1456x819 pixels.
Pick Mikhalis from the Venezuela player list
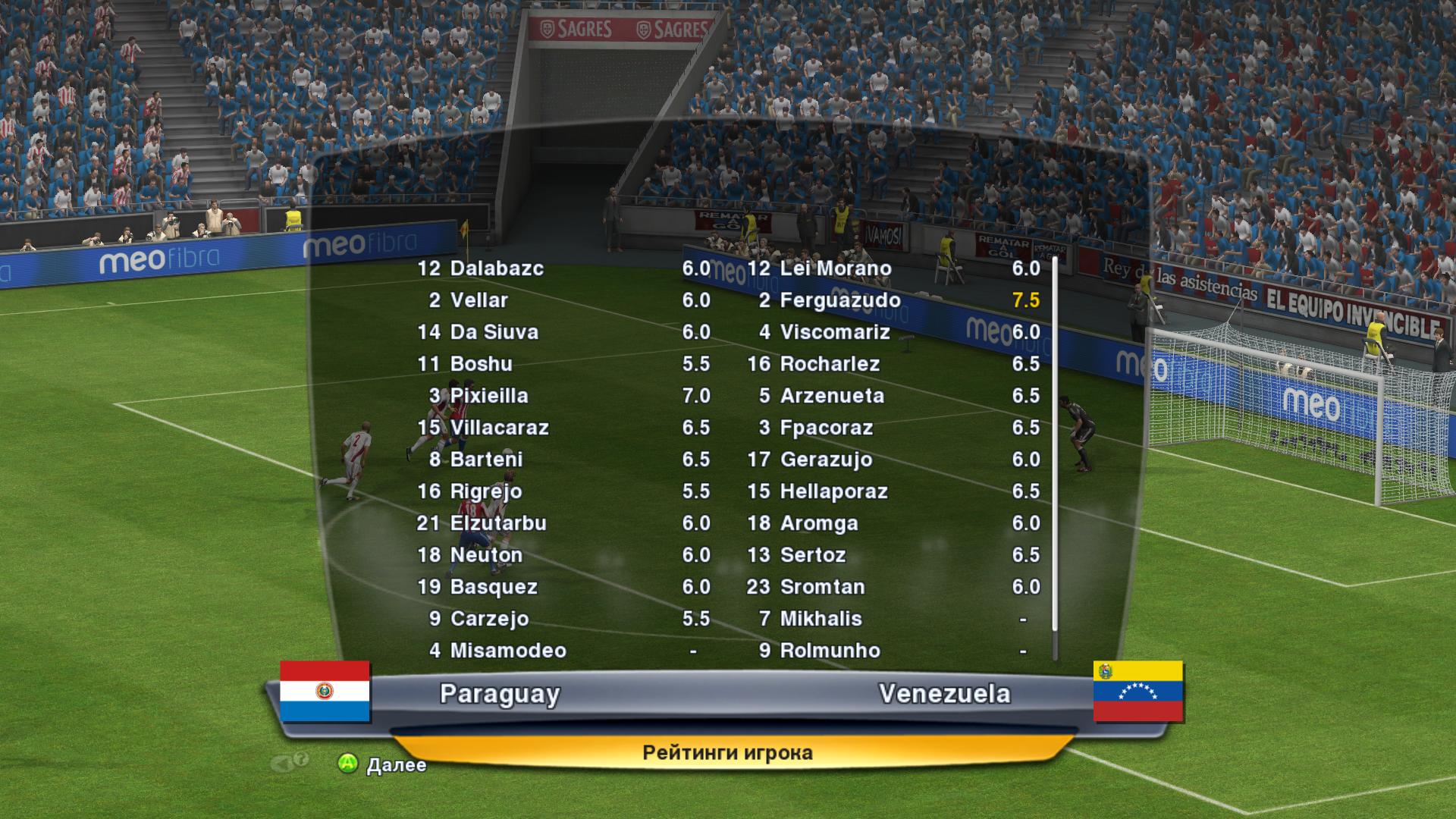[821, 619]
